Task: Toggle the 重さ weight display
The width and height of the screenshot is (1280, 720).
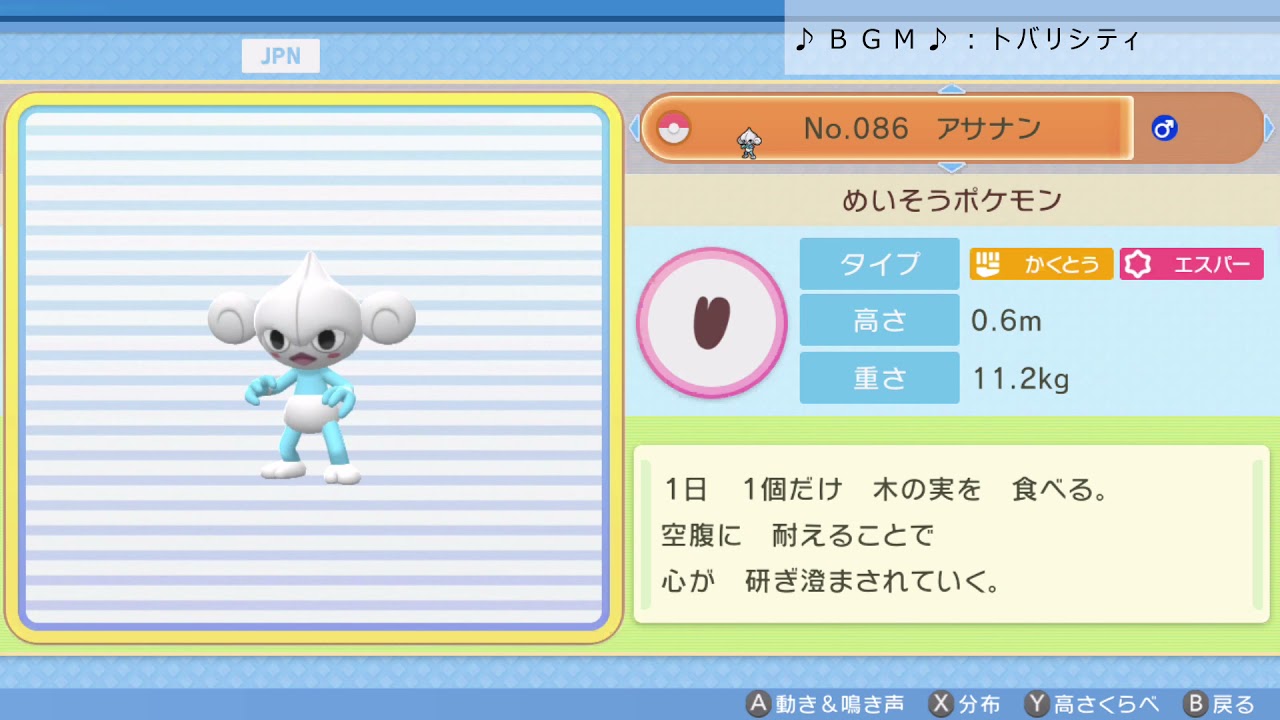Action: tap(879, 378)
